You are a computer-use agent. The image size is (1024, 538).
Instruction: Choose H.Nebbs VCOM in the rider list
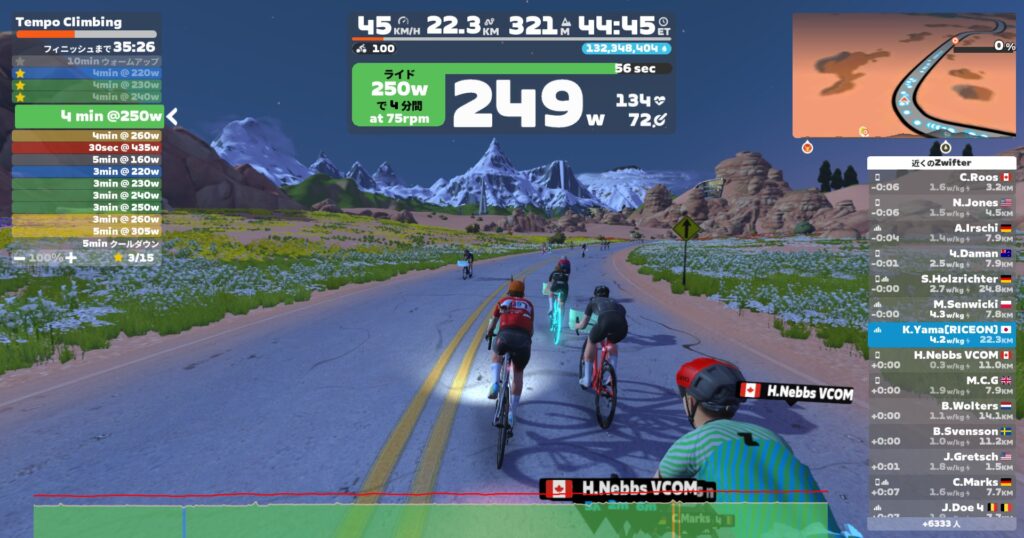[942, 360]
